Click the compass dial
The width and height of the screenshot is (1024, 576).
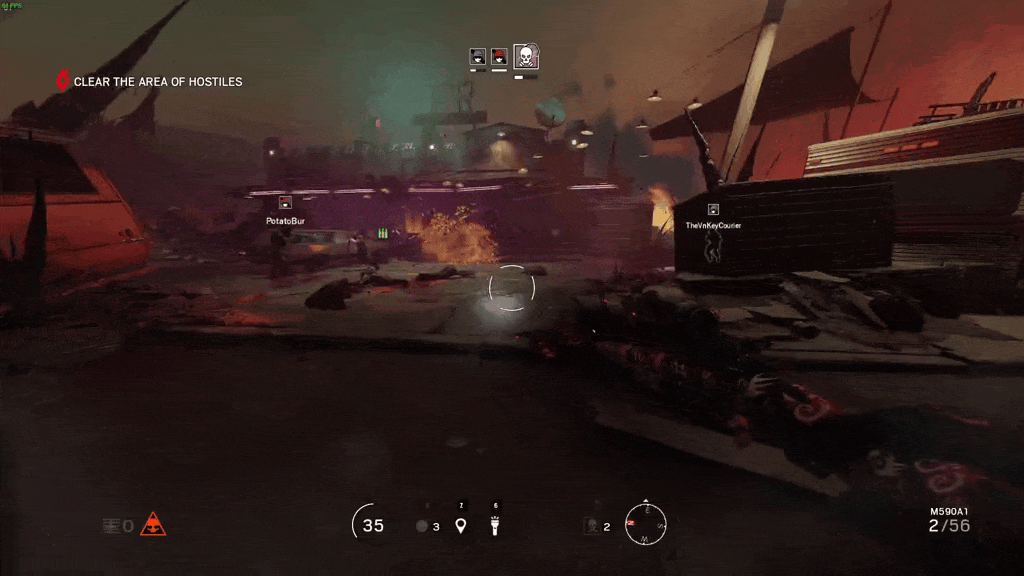point(645,523)
